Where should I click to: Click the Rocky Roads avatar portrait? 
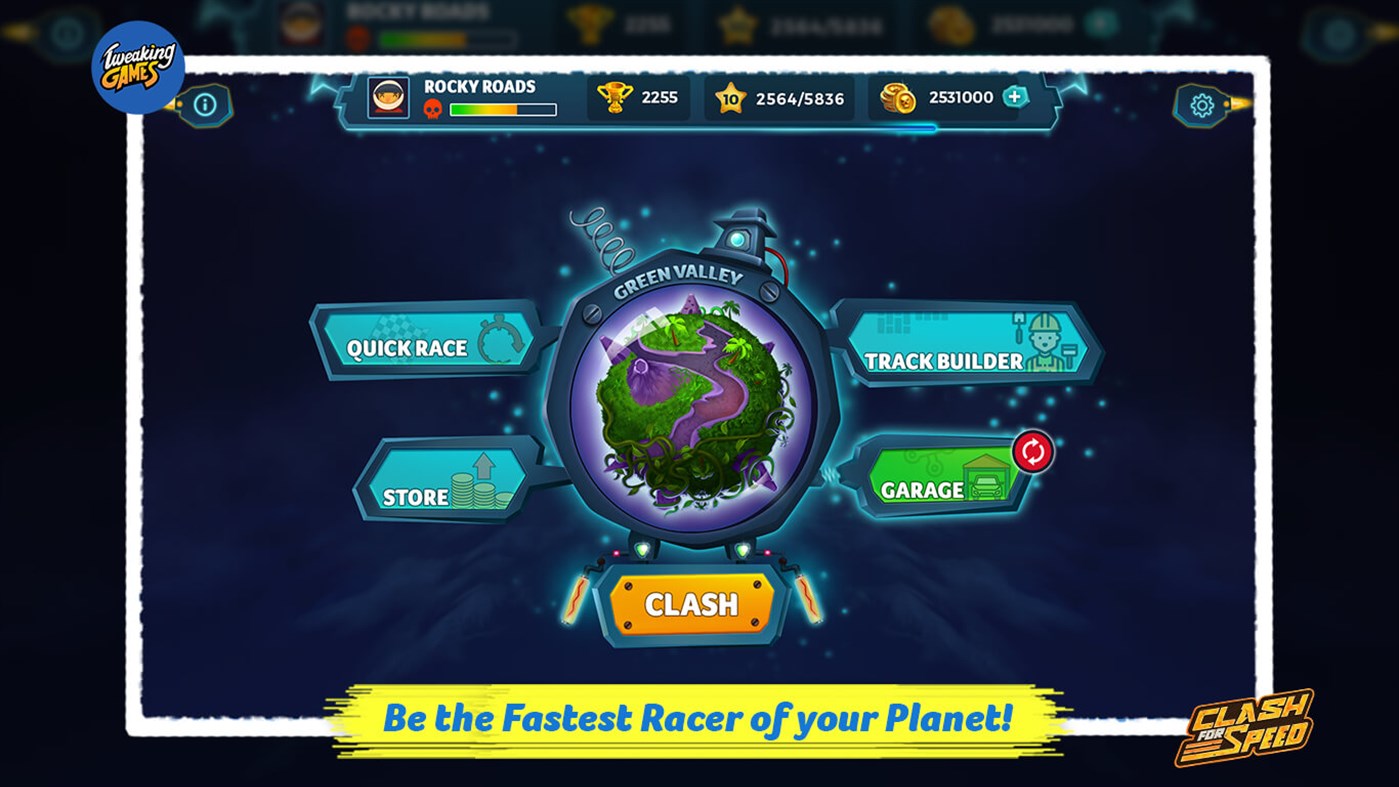[387, 97]
